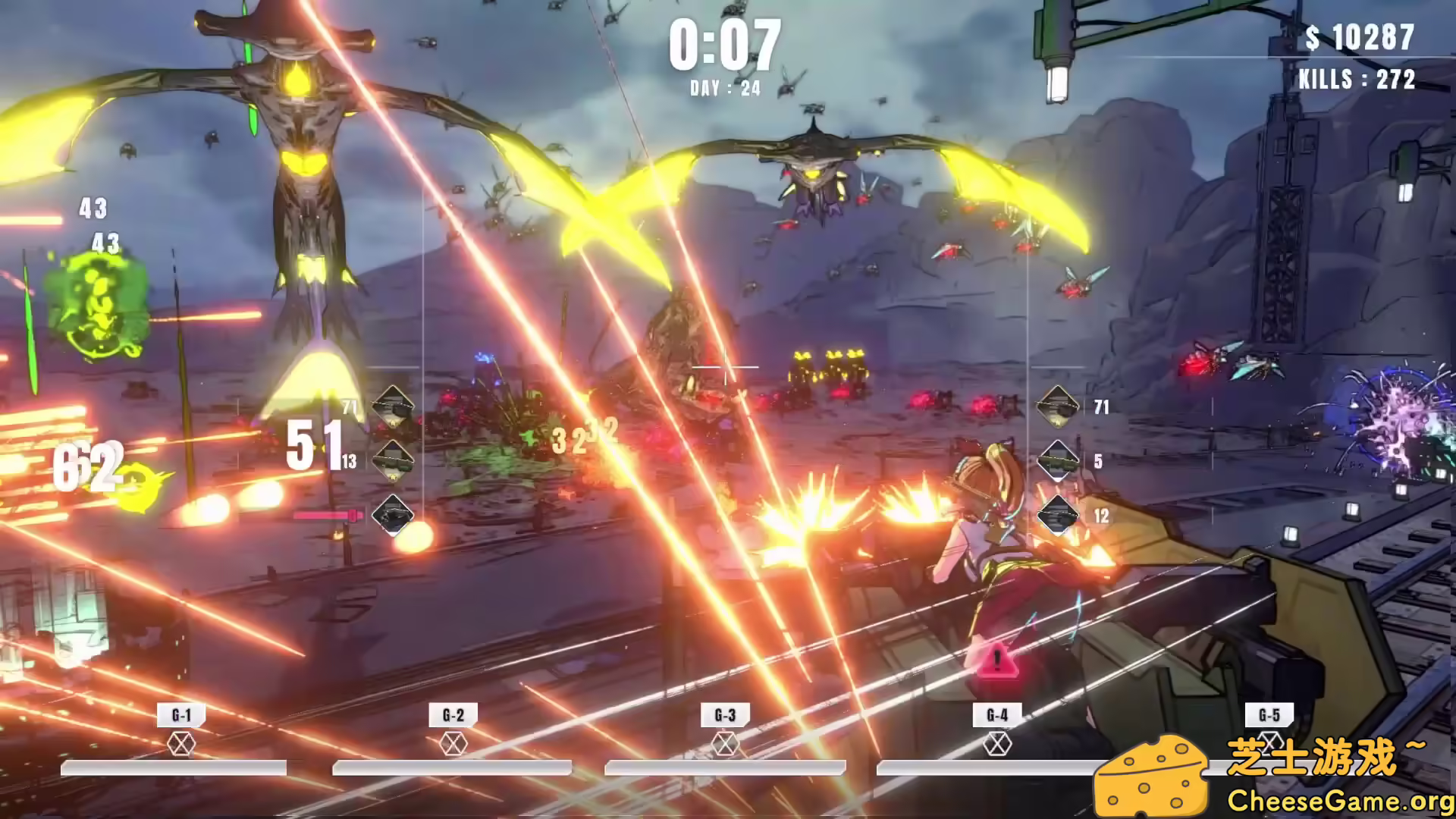Select the weapon icon beside the pink bar

(x=393, y=516)
